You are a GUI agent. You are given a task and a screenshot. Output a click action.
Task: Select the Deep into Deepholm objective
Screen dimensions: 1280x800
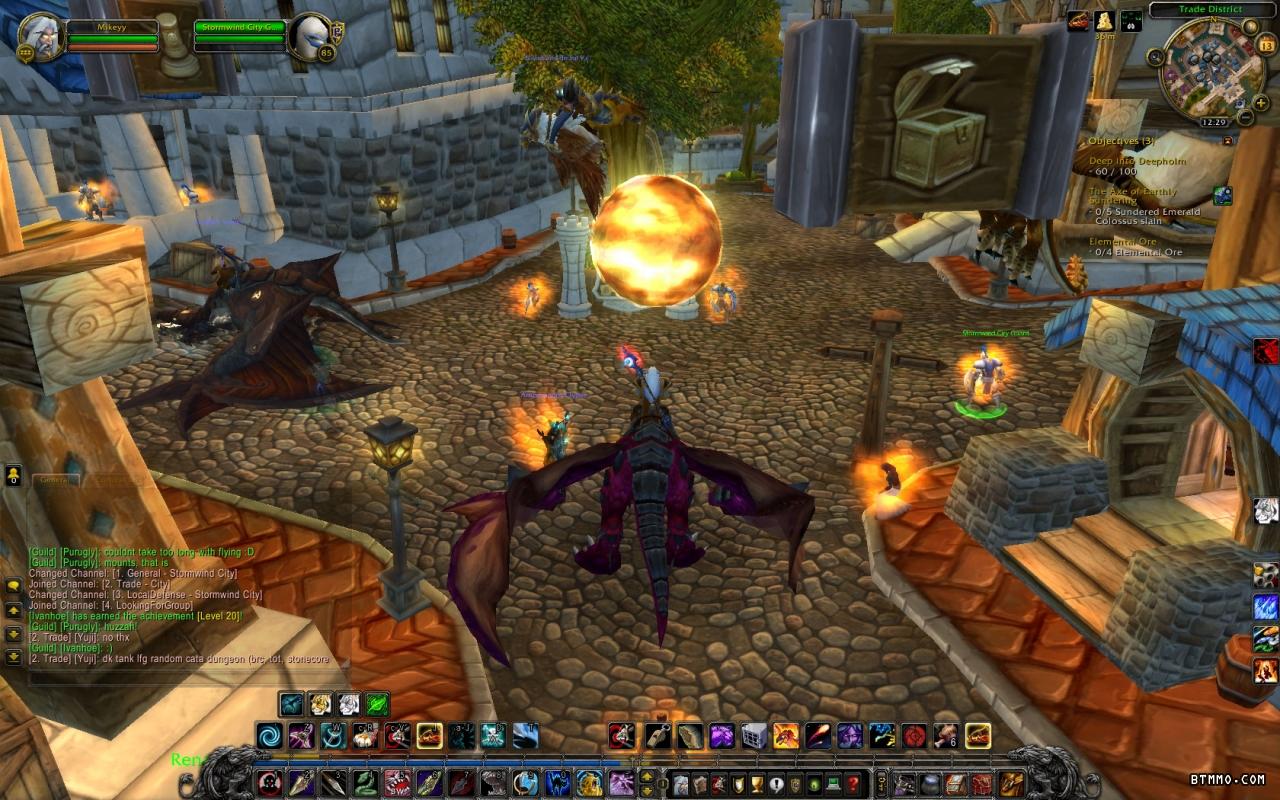pyautogui.click(x=1135, y=161)
